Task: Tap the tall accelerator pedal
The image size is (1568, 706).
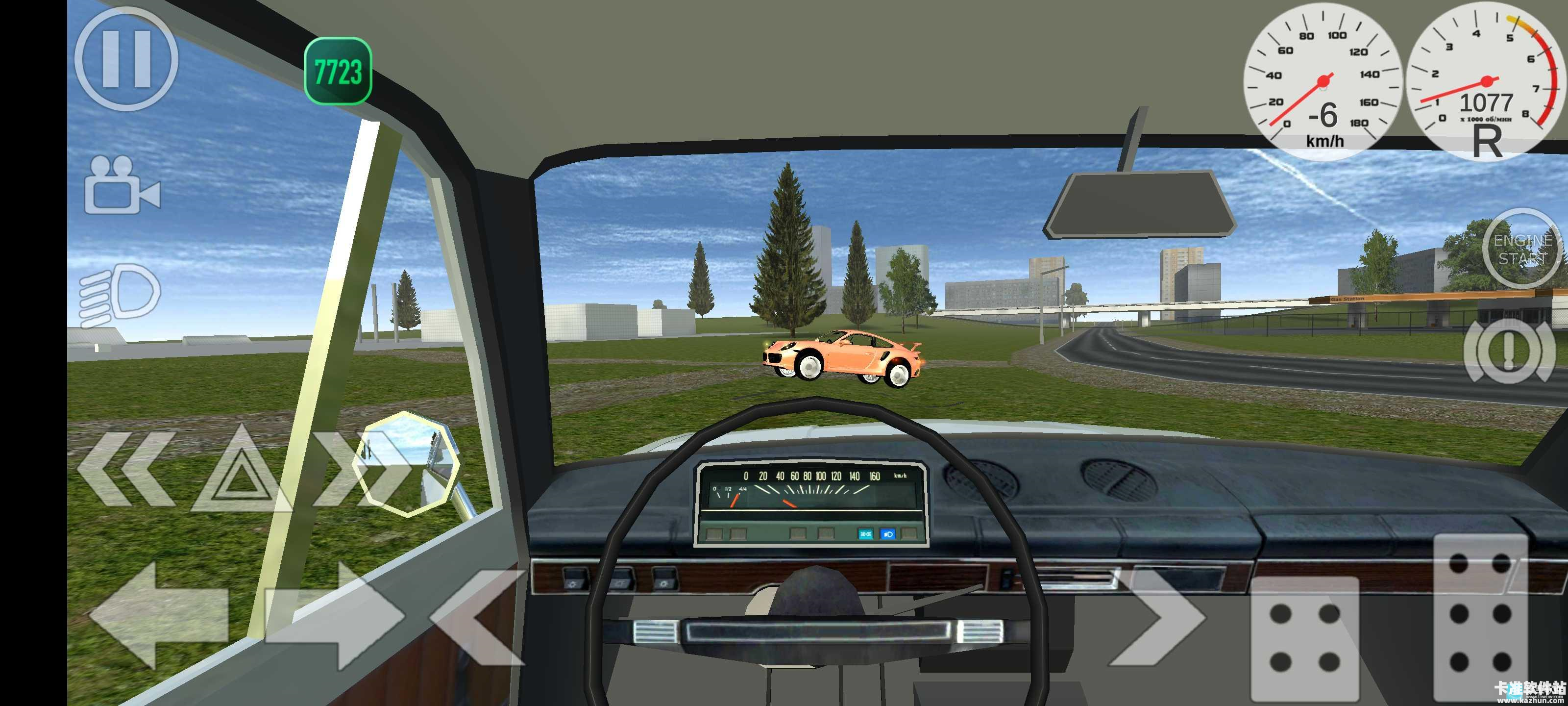Action: pyautogui.click(x=1480, y=616)
